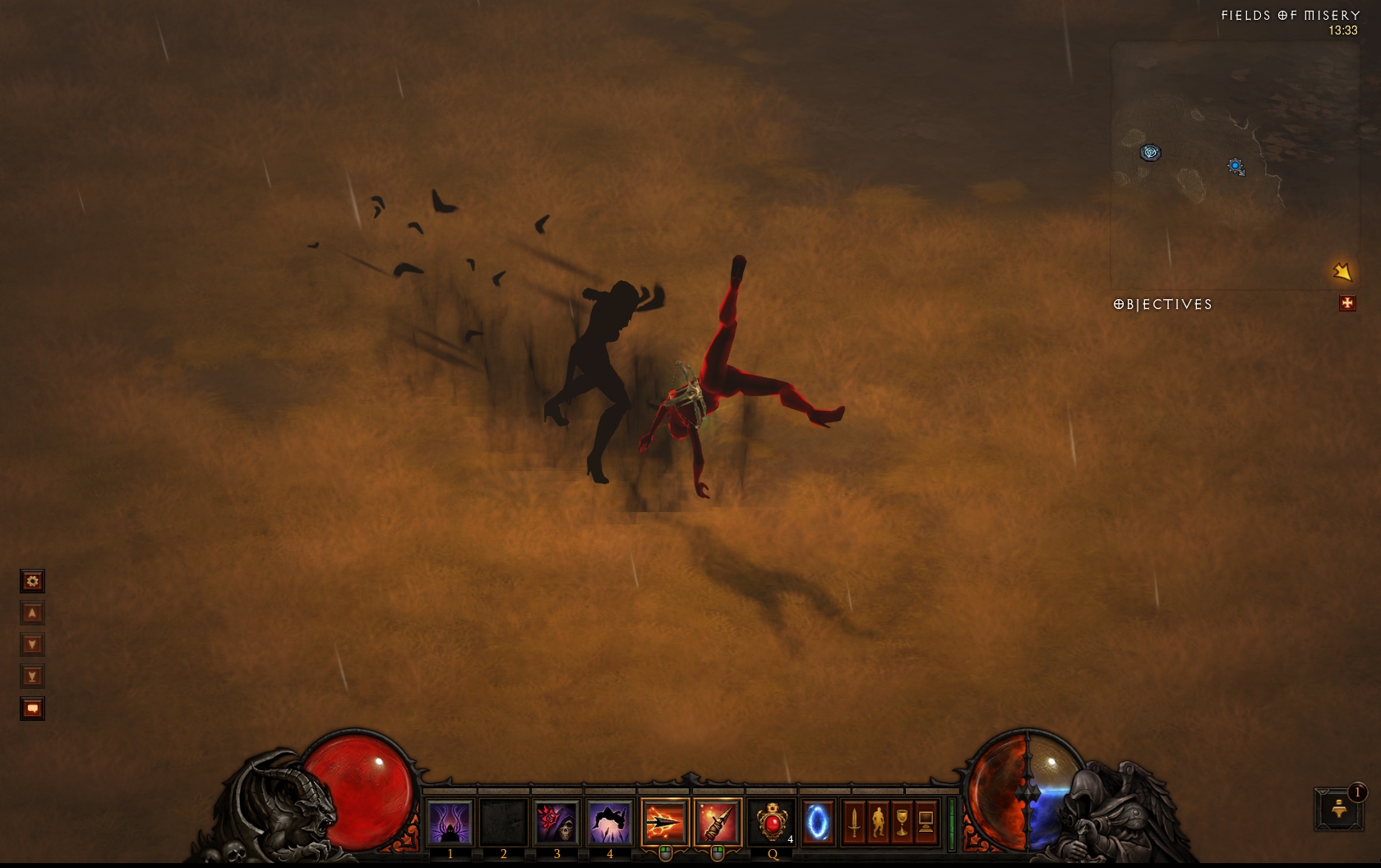
Task: Jump chat to bottom with underlined arrow
Action: coord(32,676)
